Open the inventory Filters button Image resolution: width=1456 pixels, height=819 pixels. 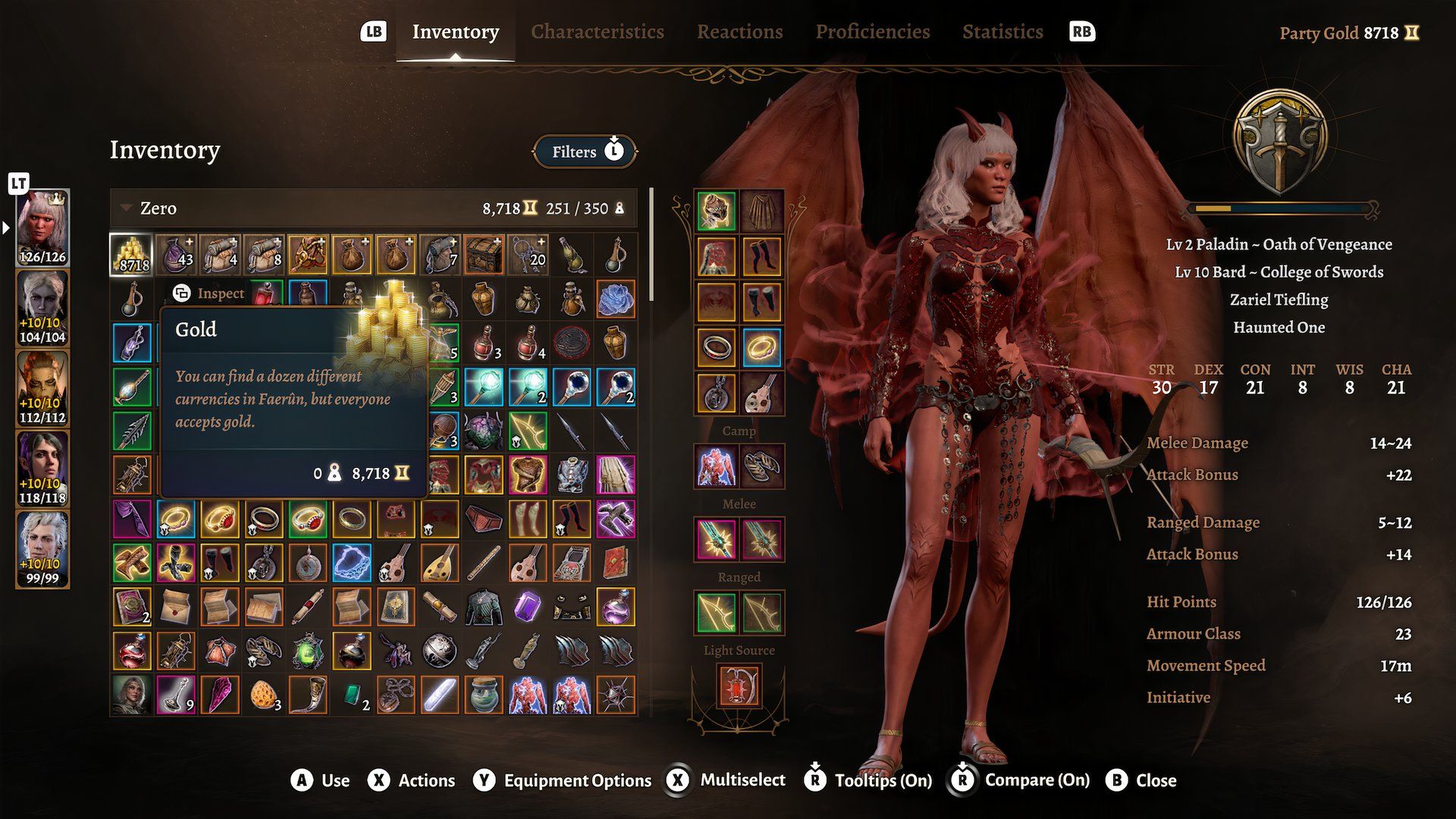pyautogui.click(x=585, y=152)
